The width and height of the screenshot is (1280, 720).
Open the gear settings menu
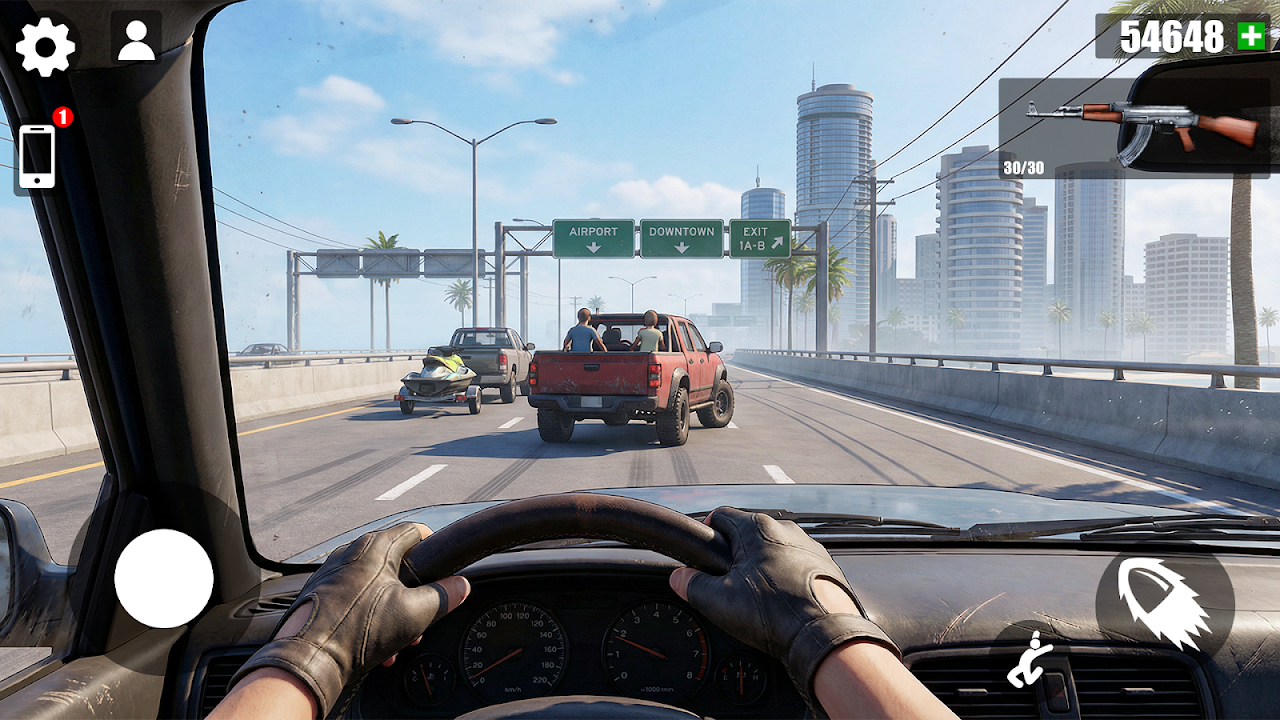pyautogui.click(x=45, y=47)
